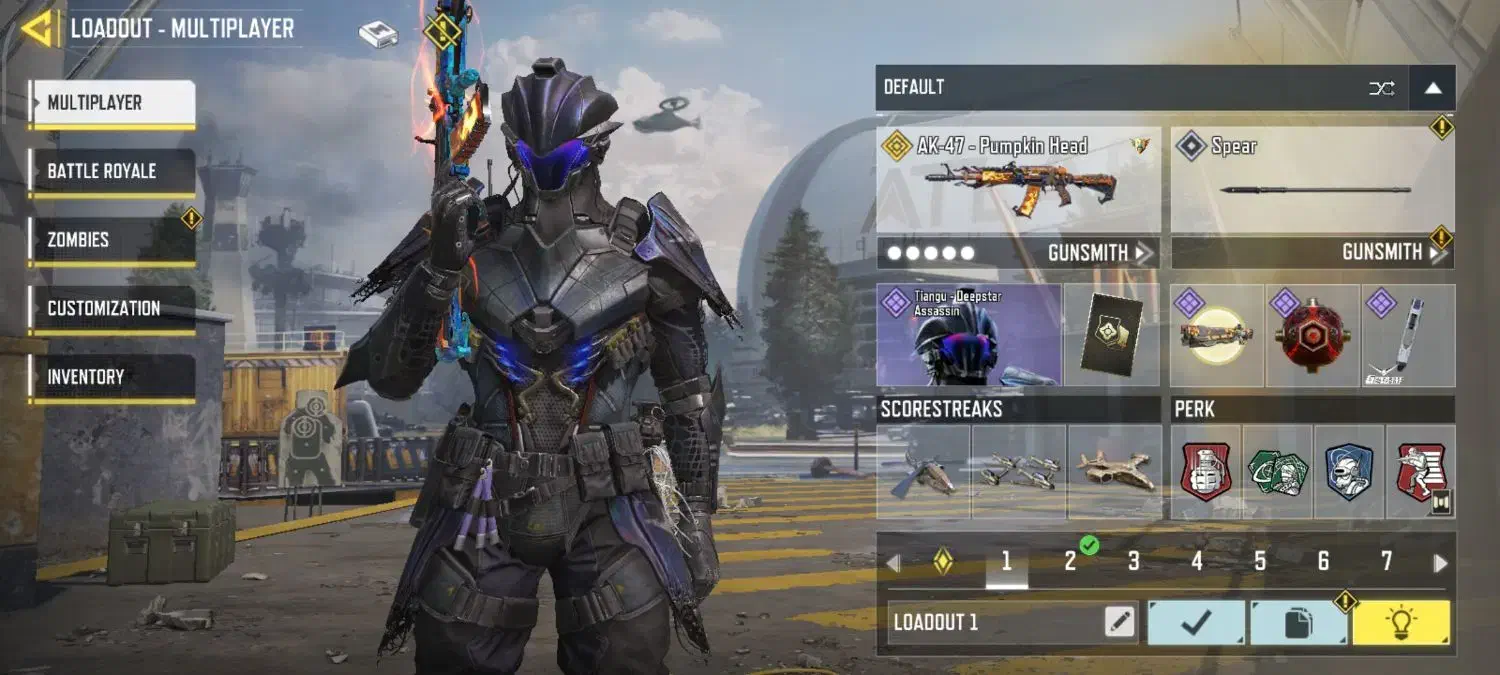Go back using the yellow arrow
The height and width of the screenshot is (675, 1500).
point(38,29)
